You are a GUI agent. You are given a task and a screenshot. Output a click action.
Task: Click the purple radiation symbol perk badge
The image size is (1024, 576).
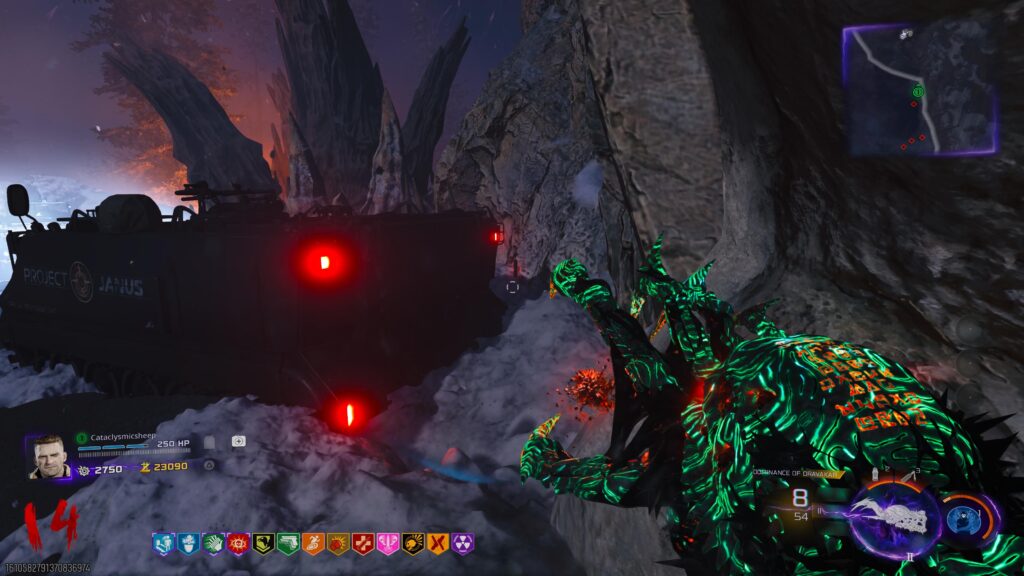(x=462, y=544)
